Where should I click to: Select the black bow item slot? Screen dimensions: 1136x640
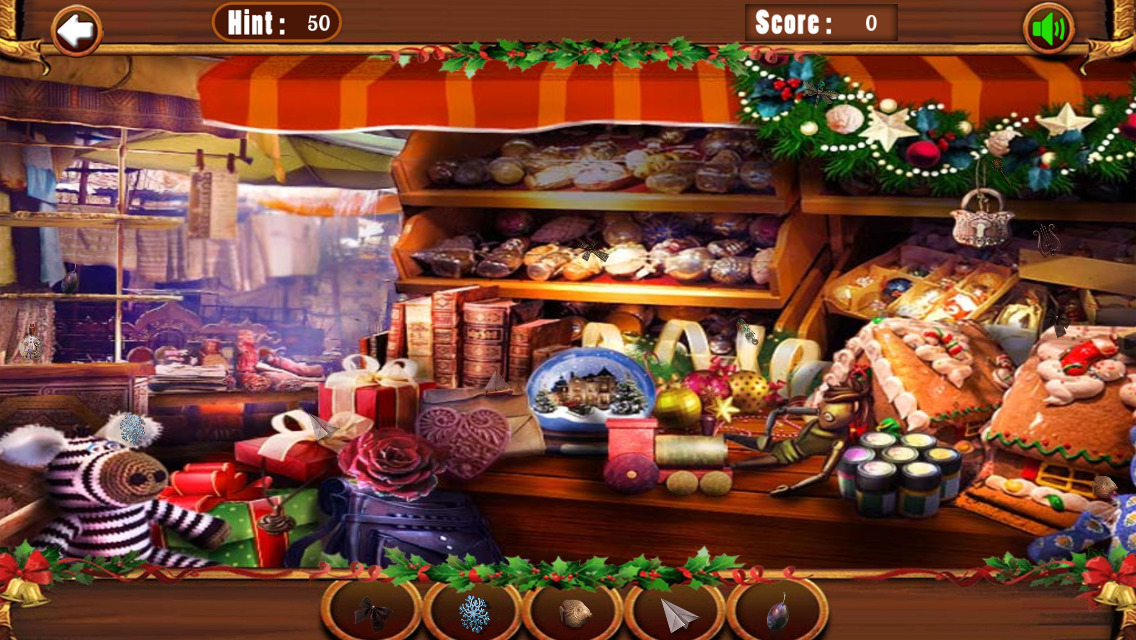coord(372,612)
